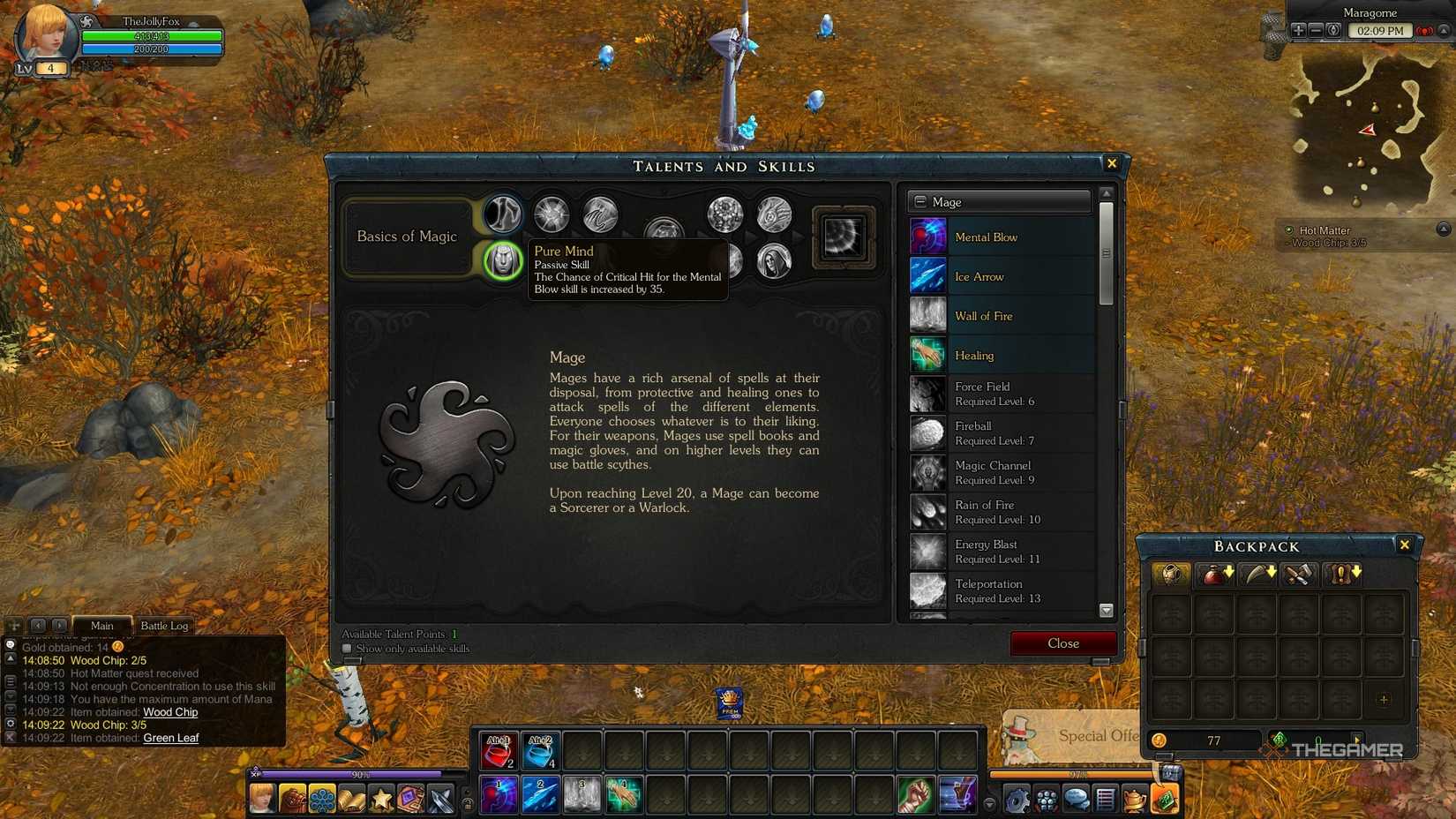Select the Mental Blow skill icon
Viewport: 1456px width, 819px height.
coord(927,237)
